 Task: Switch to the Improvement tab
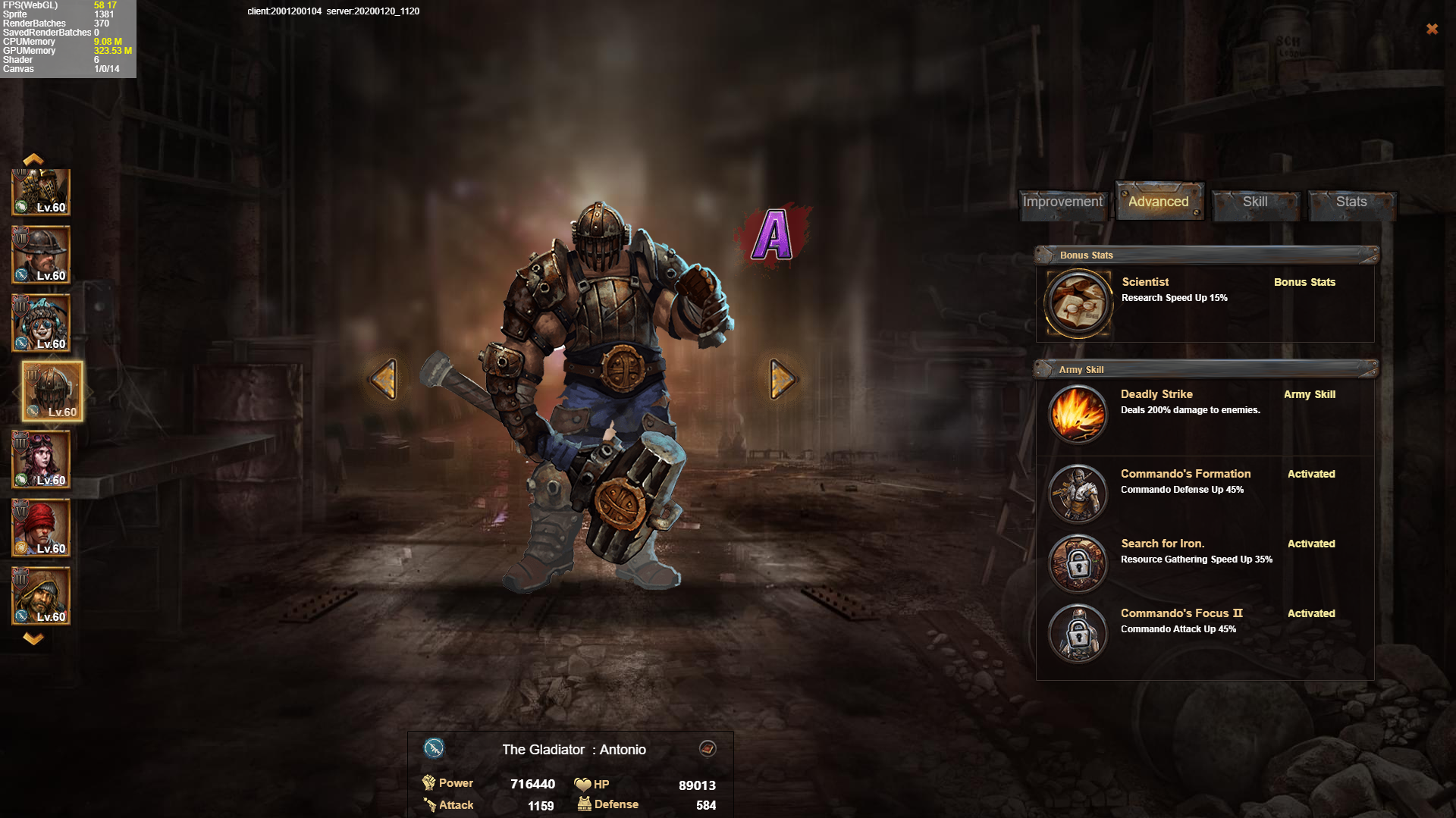pos(1062,202)
